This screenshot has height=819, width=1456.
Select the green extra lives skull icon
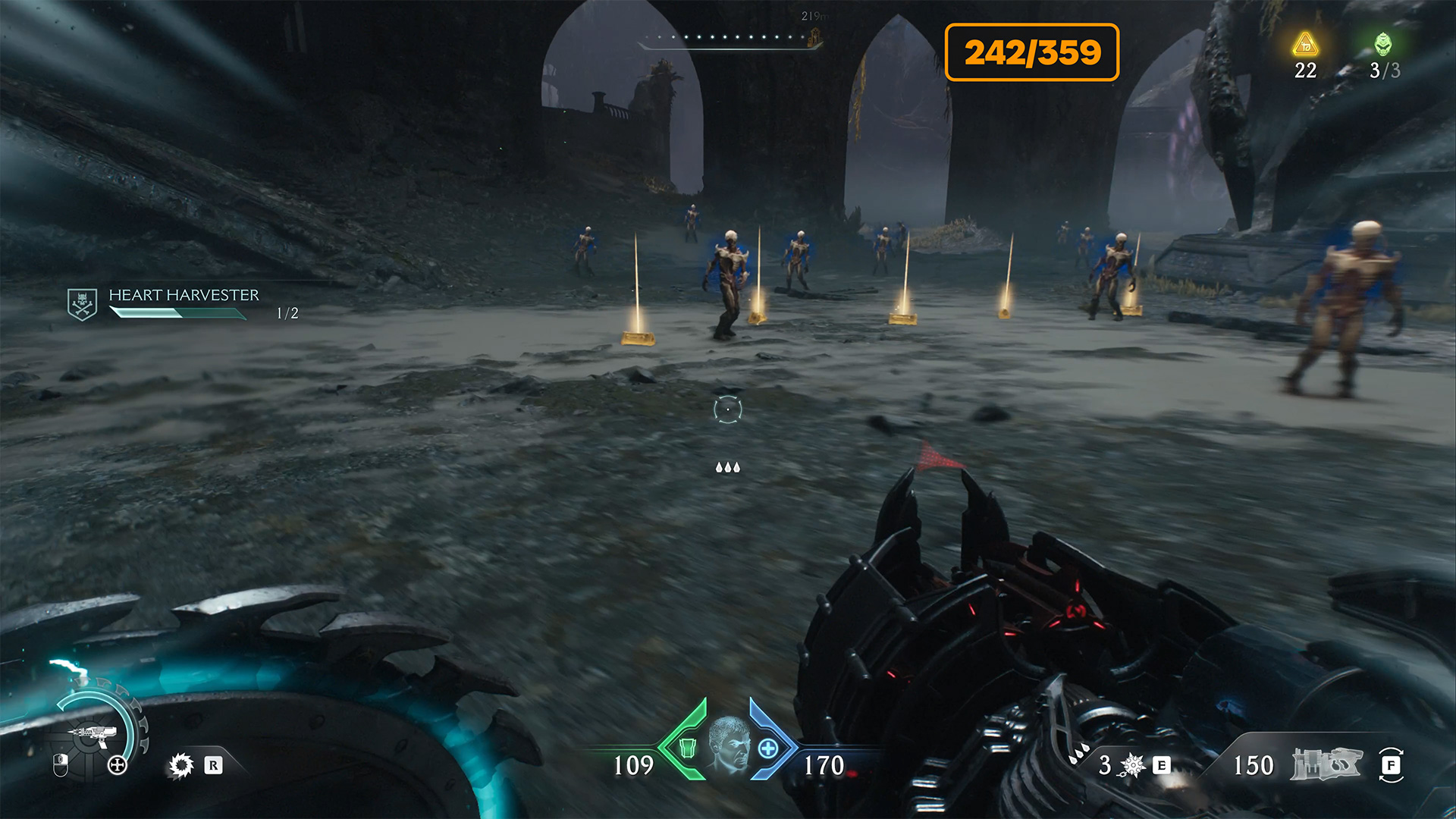pos(1383,45)
